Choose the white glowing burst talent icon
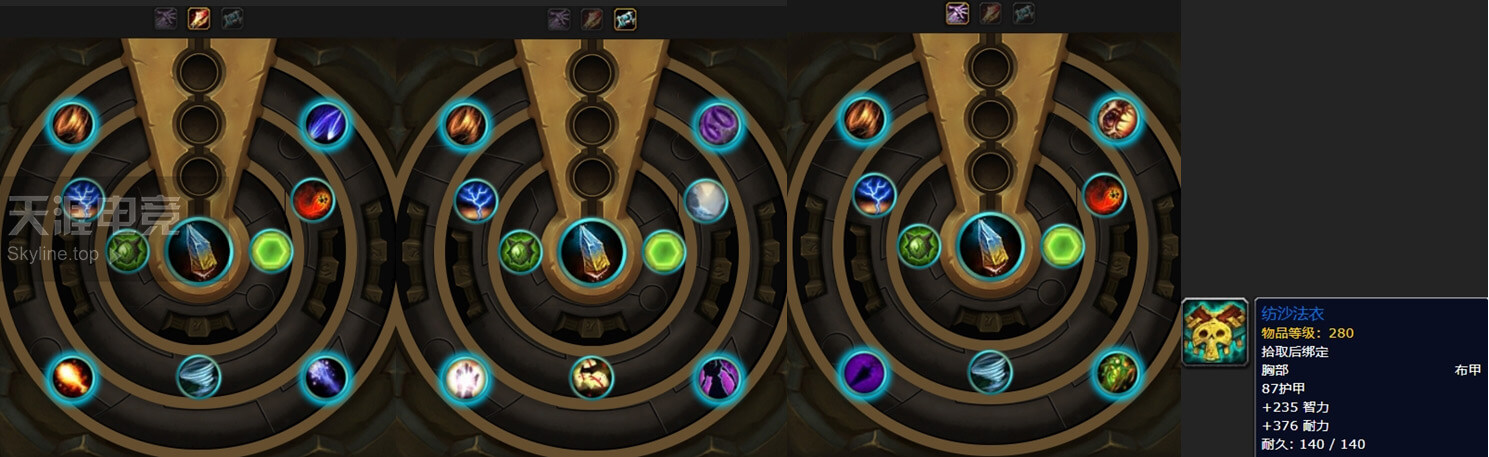Image resolution: width=1489 pixels, height=457 pixels. 465,378
